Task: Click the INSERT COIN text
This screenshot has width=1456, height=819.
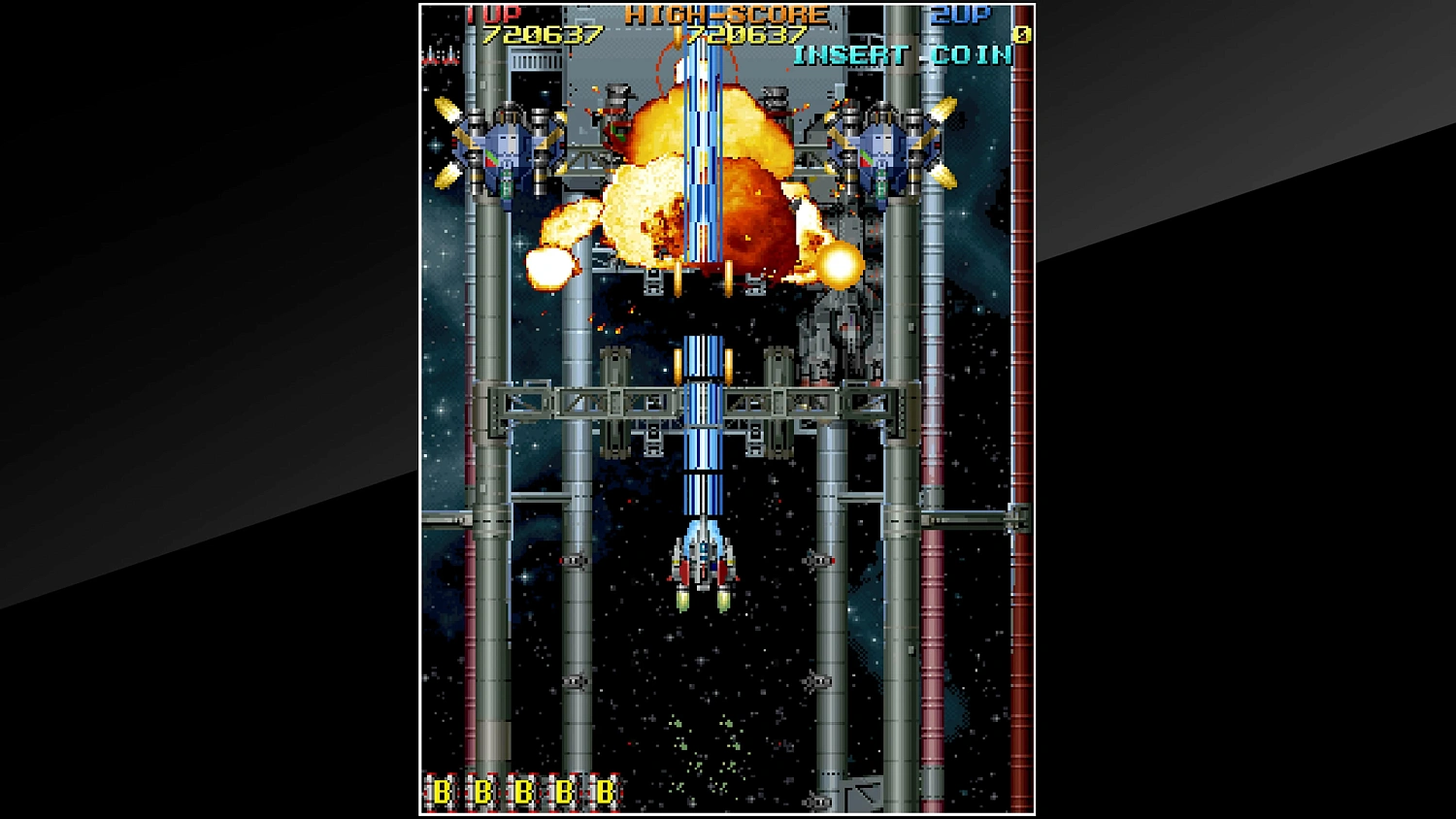Action: pyautogui.click(x=903, y=55)
